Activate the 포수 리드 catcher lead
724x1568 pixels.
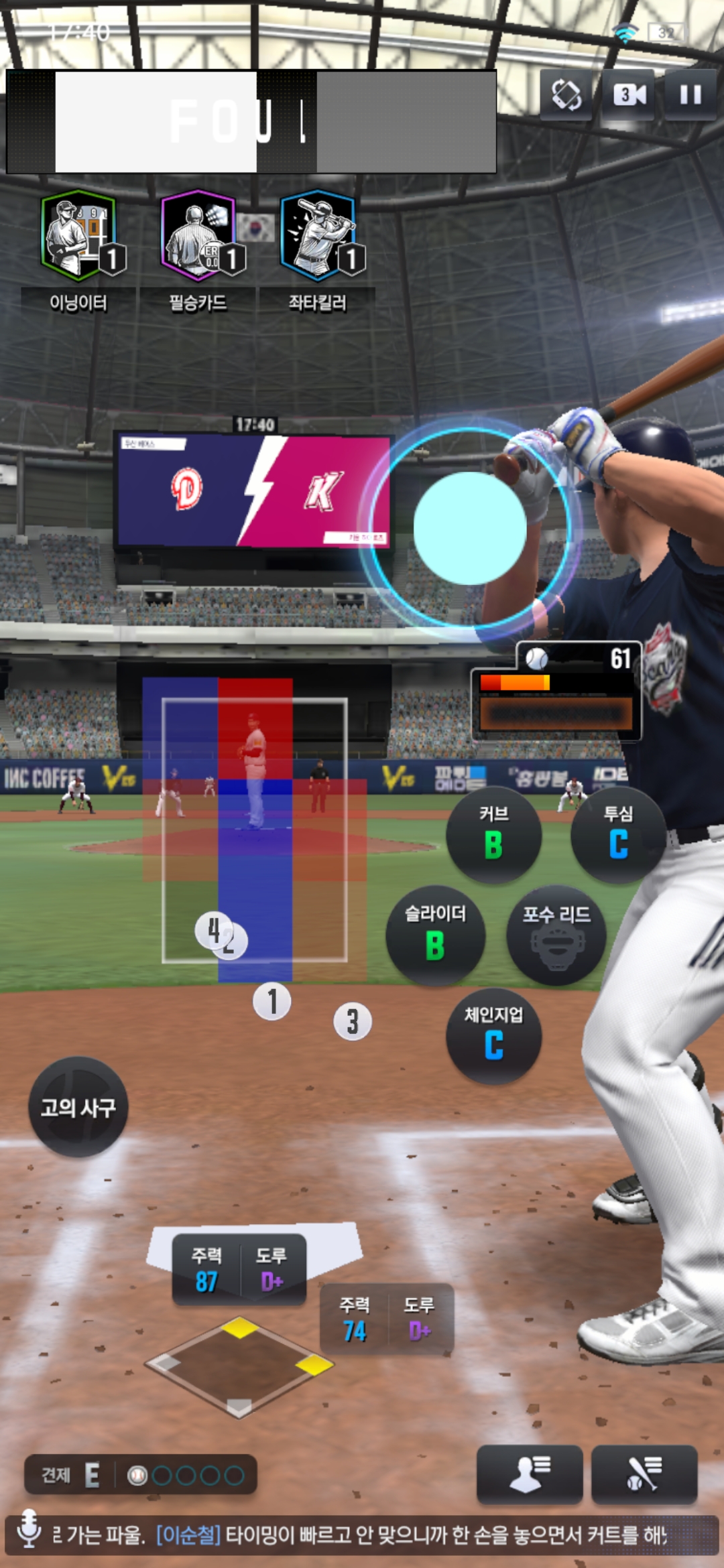(x=556, y=935)
